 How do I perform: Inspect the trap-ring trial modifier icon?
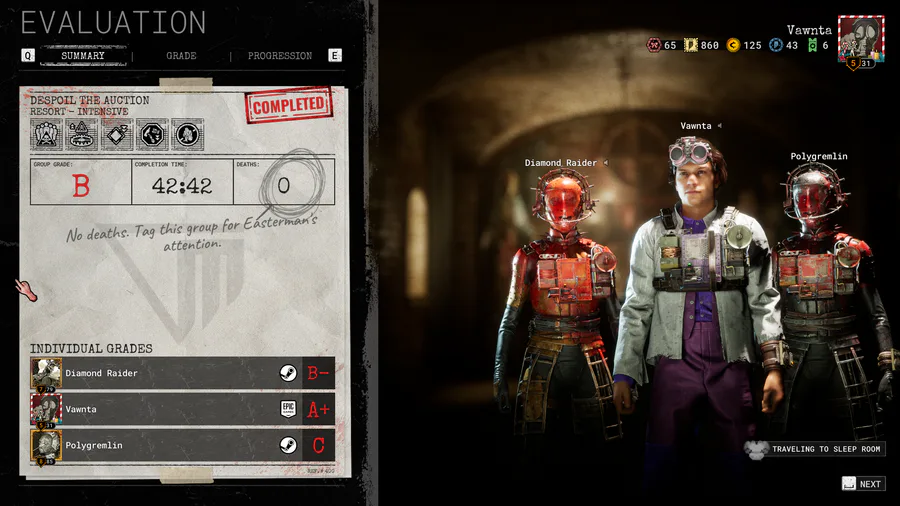82,134
